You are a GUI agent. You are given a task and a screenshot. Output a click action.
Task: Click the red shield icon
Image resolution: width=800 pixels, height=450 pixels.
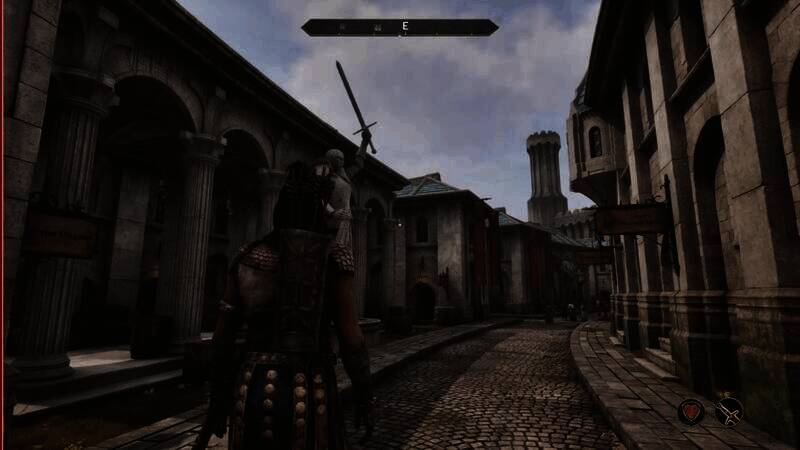[x=691, y=410]
